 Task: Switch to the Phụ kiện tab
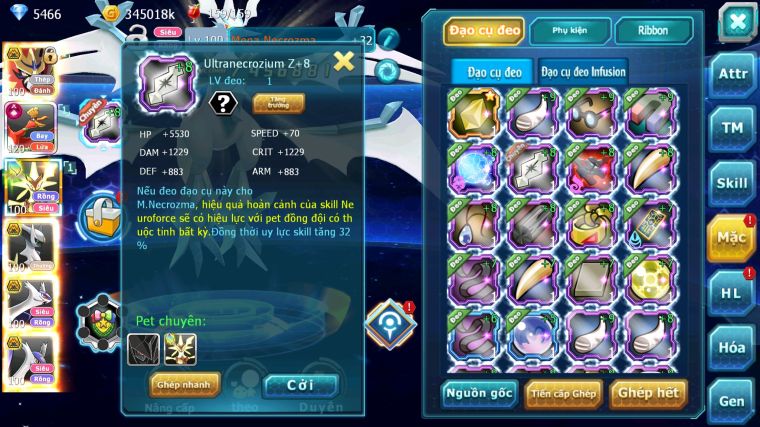coord(569,30)
